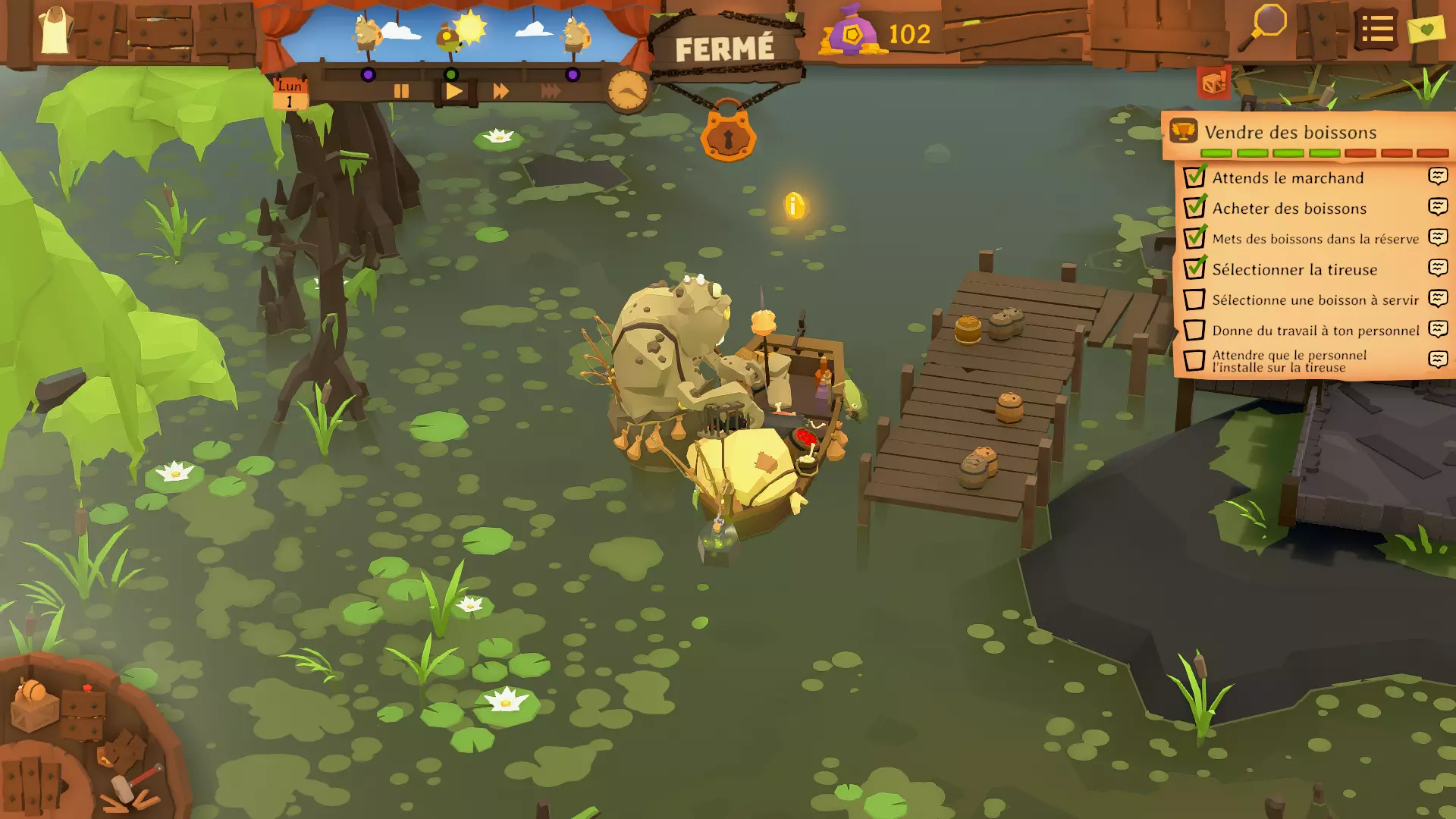The width and height of the screenshot is (1456, 819).
Task: Open the barrel and crate stock menu
Action: coord(36,705)
